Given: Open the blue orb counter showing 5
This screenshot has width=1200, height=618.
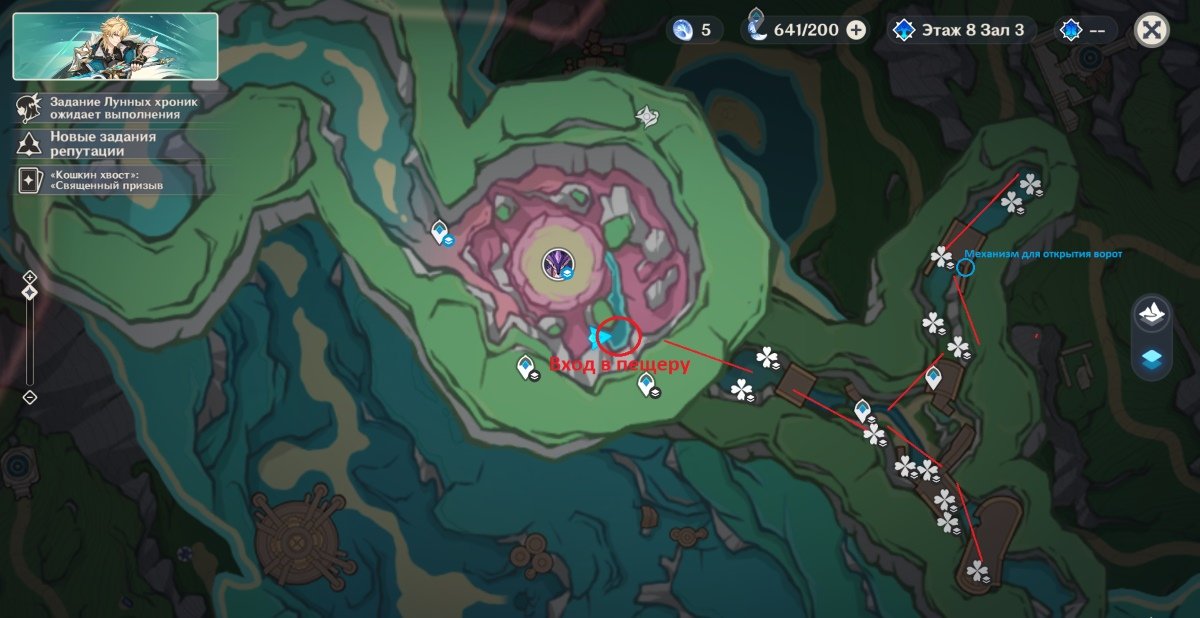Looking at the screenshot, I should tap(694, 30).
